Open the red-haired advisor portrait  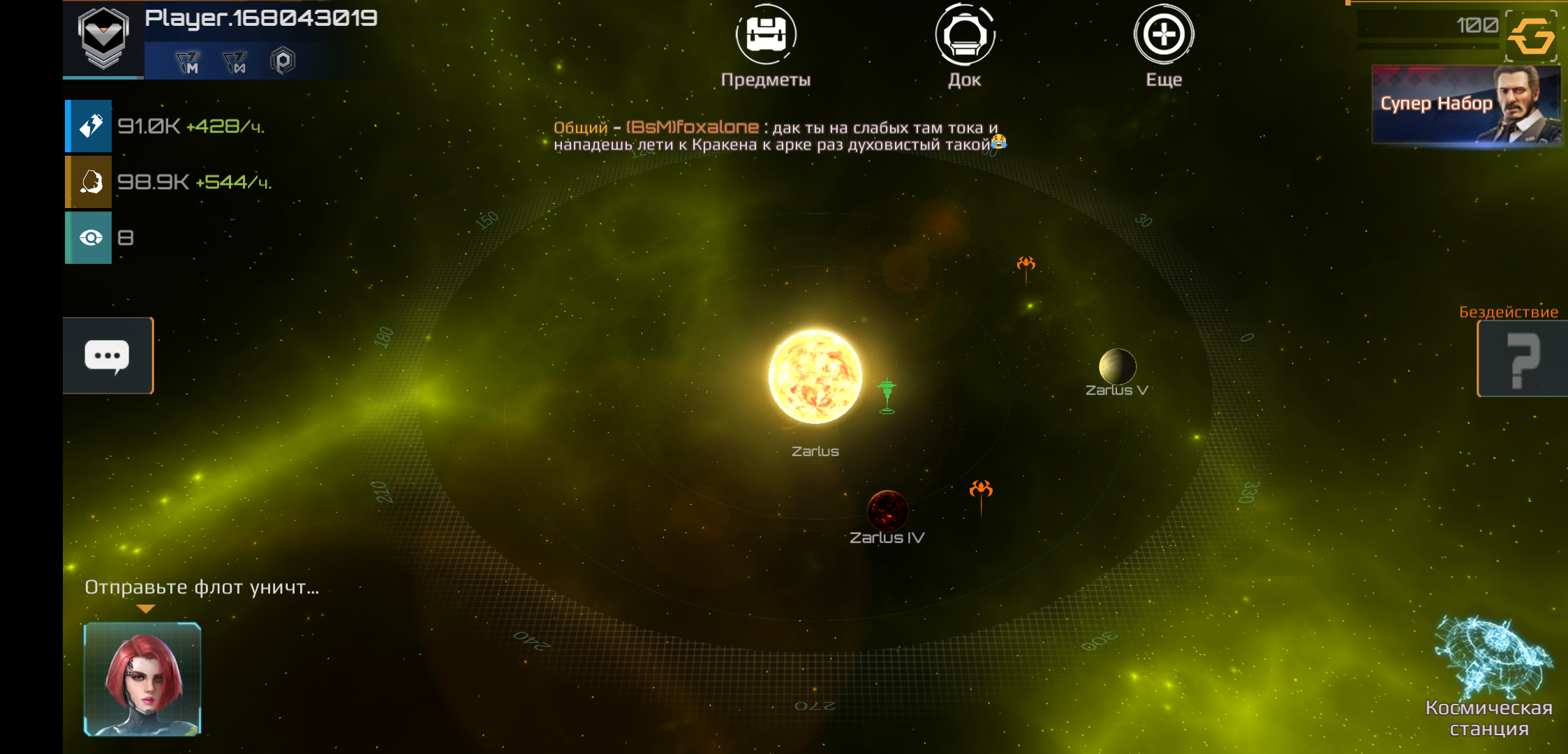(x=143, y=679)
